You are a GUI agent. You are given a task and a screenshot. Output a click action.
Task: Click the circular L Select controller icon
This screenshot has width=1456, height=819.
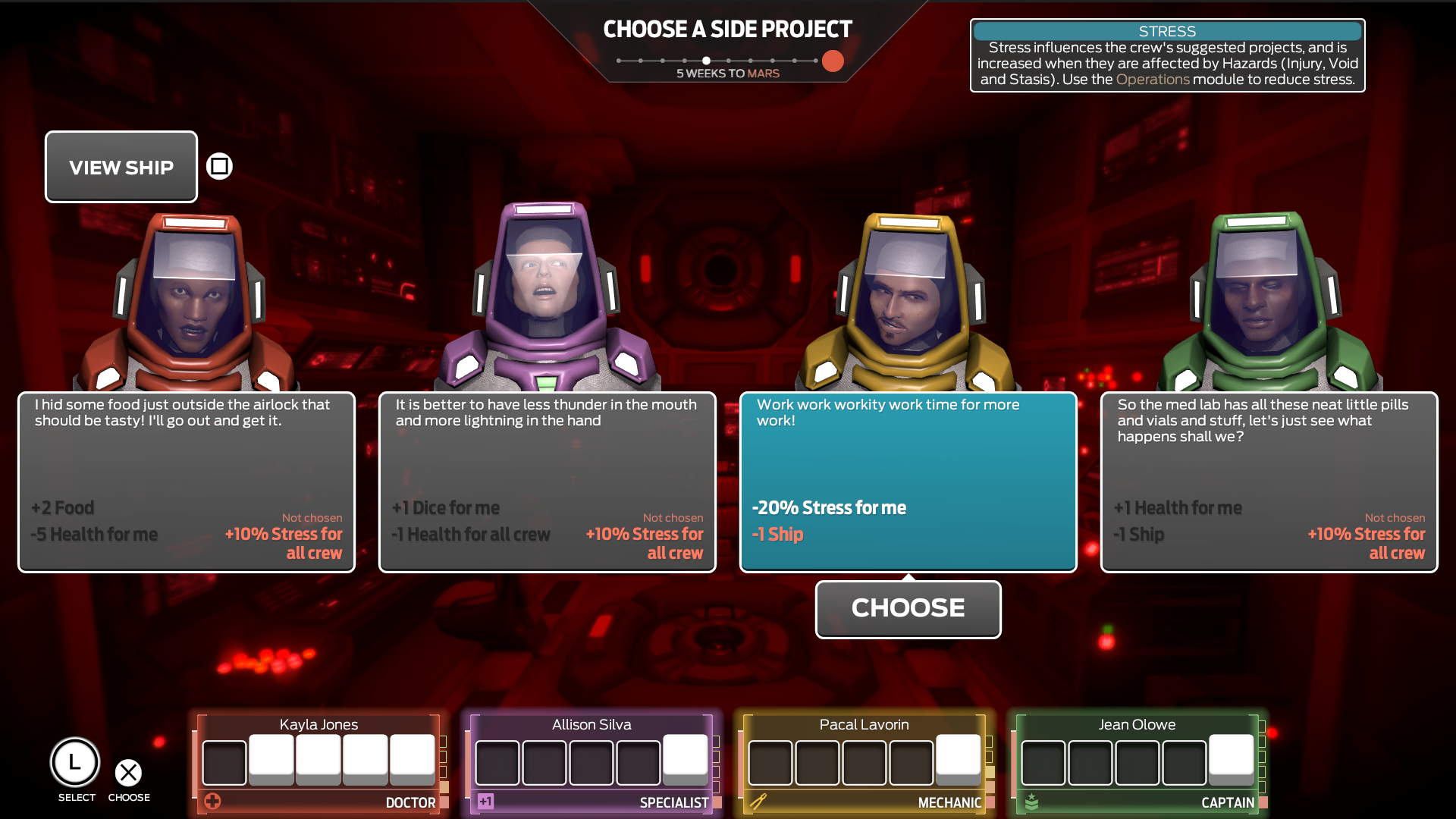click(x=76, y=762)
